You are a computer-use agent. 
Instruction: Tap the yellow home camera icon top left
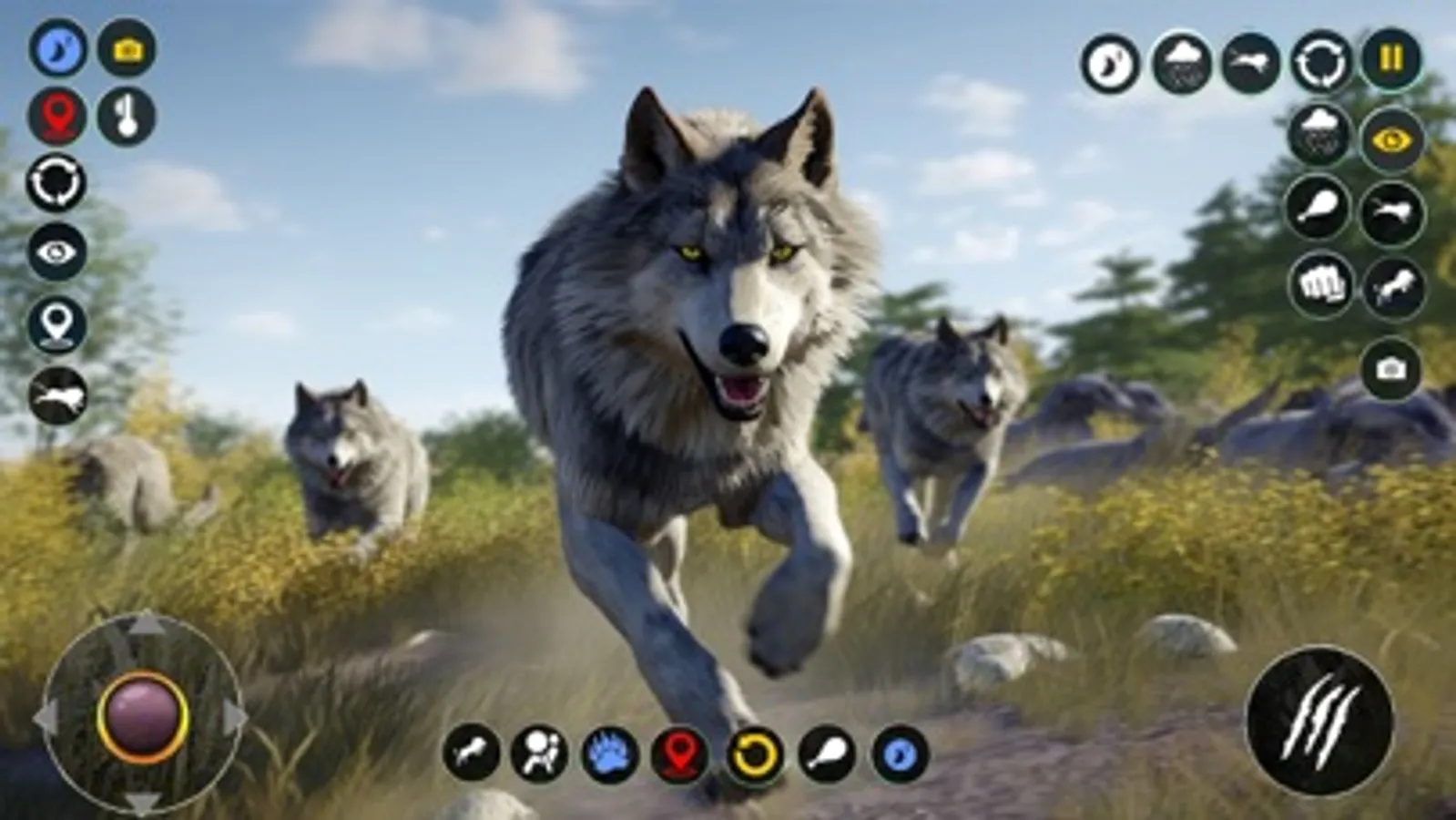coord(127,50)
